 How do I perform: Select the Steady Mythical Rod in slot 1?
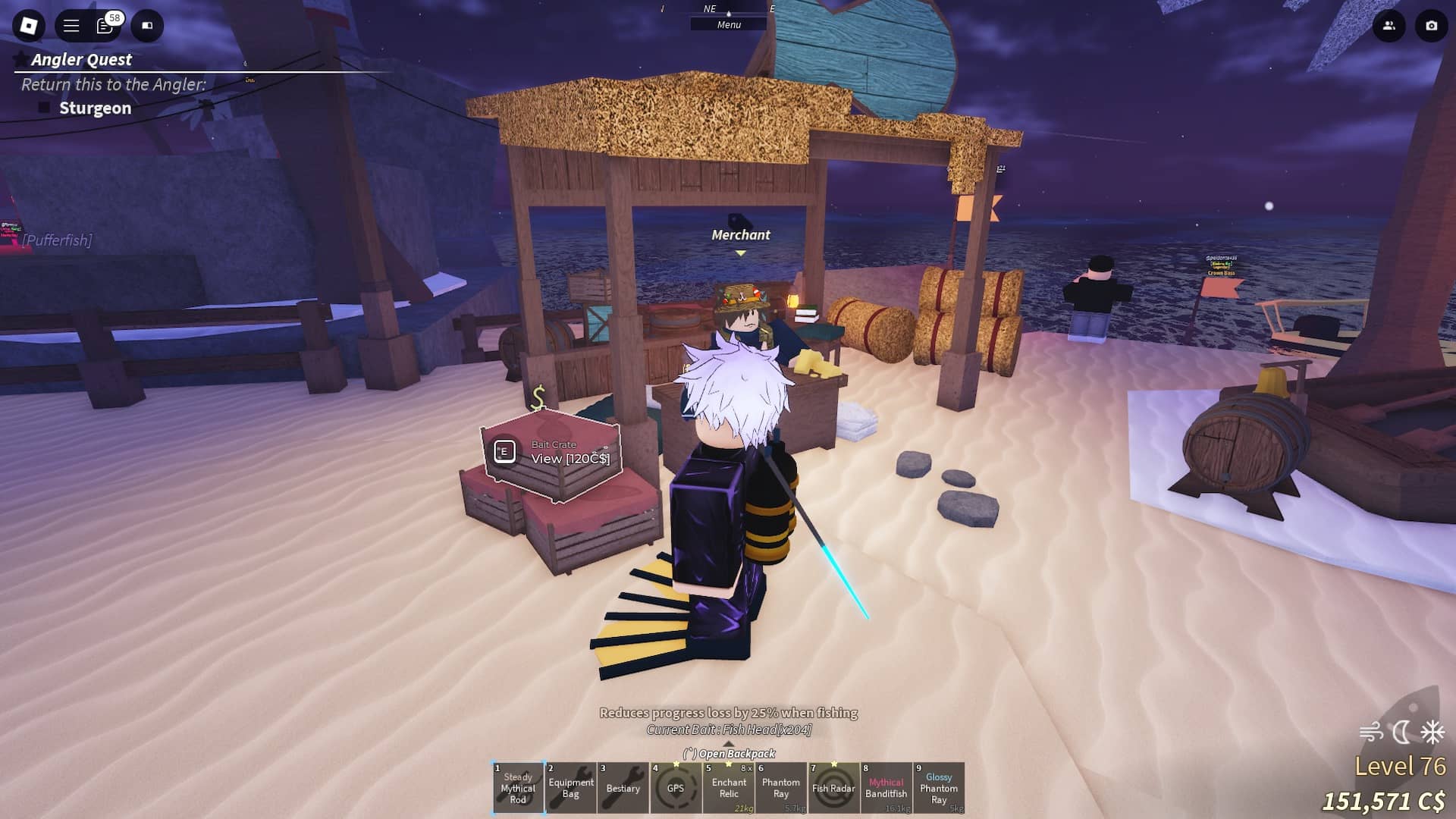click(x=519, y=789)
